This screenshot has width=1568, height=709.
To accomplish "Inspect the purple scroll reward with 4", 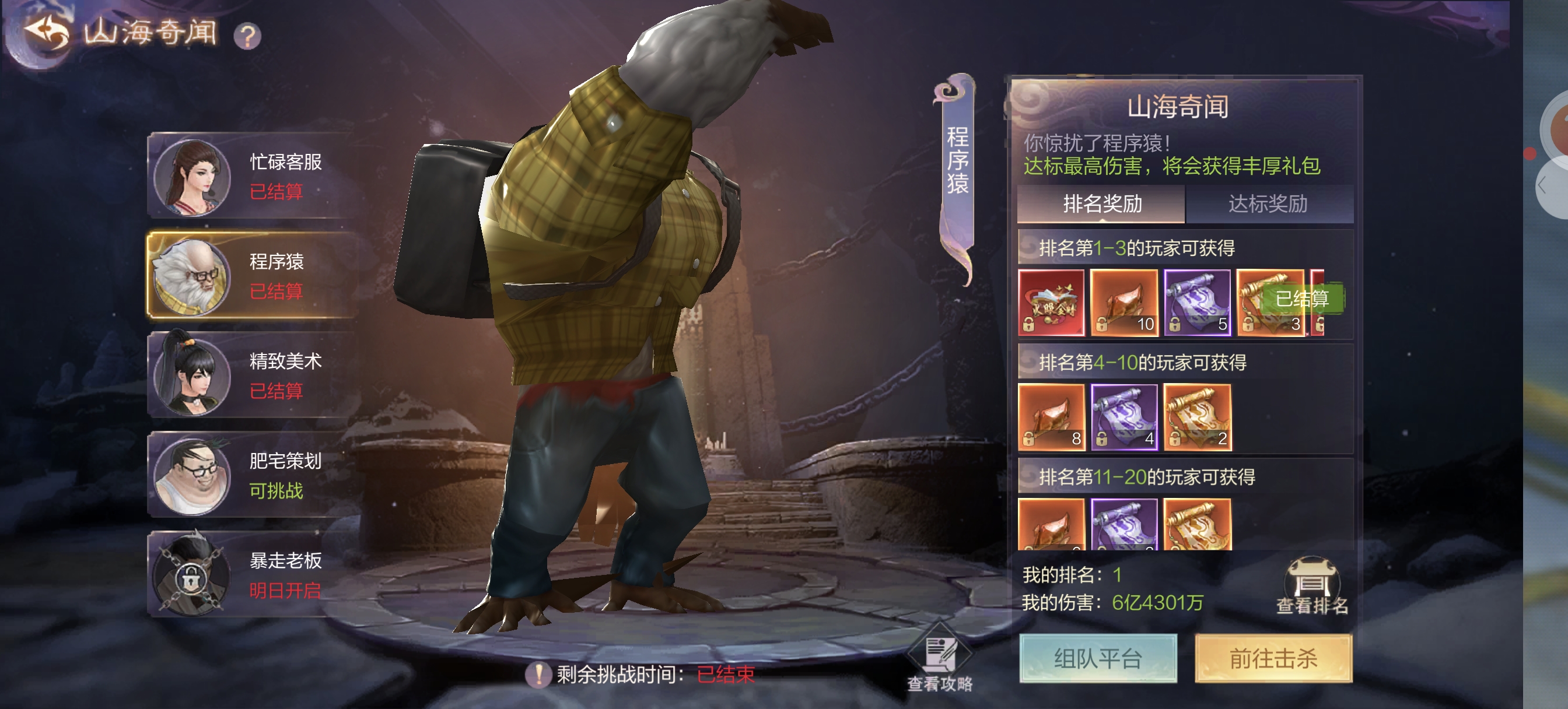I will [1123, 417].
